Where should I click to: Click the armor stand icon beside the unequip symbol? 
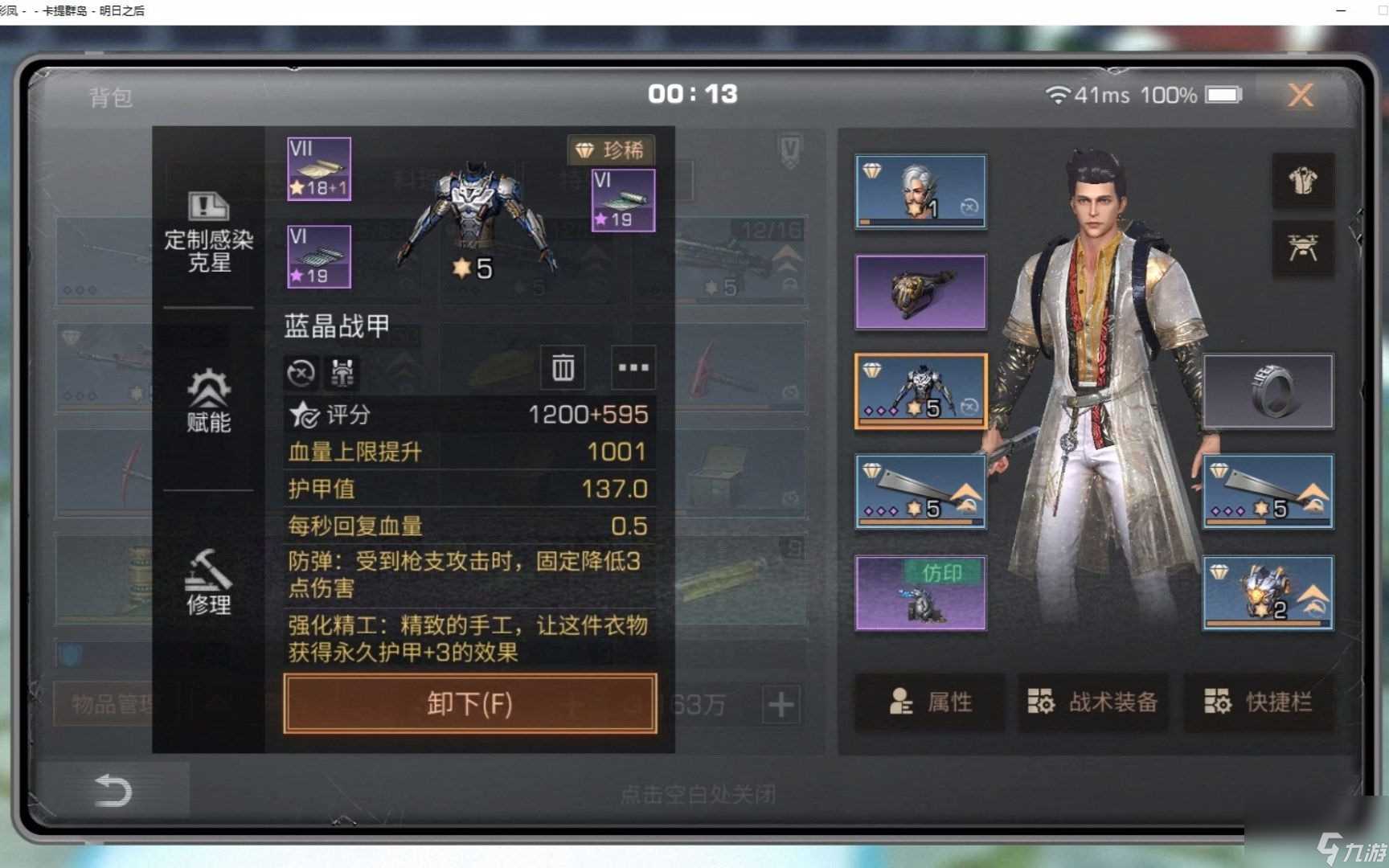tap(342, 372)
